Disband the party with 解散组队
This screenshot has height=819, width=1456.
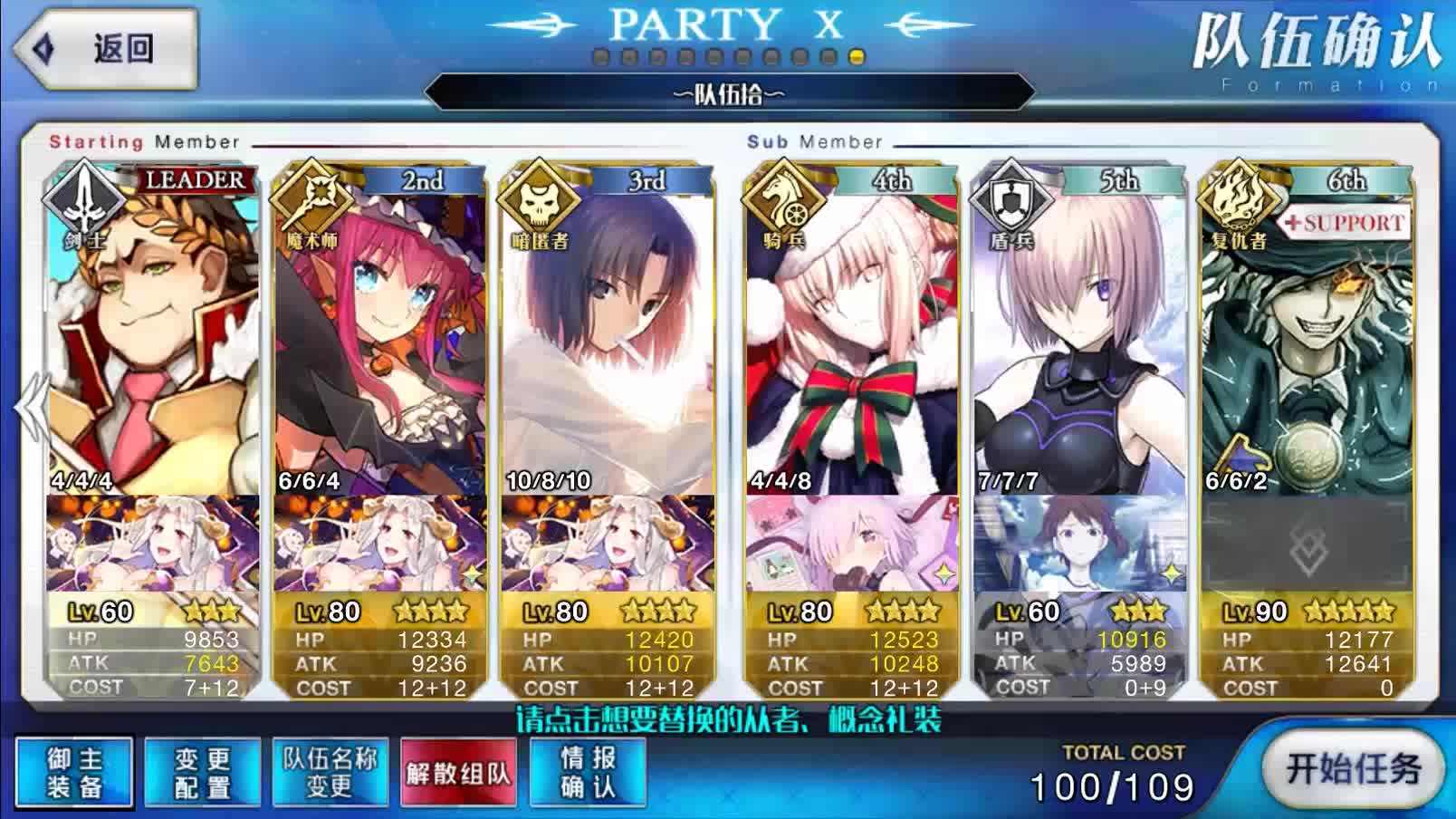pos(458,773)
